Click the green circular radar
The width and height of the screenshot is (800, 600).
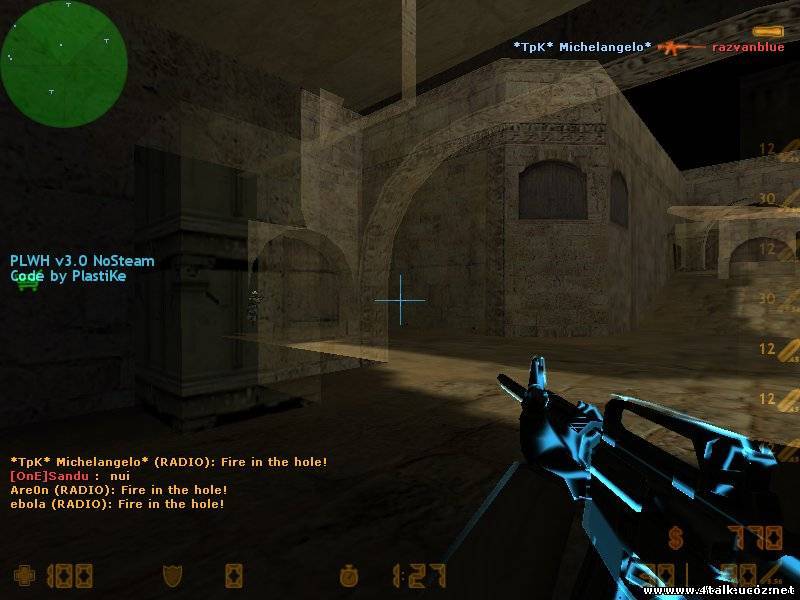click(64, 64)
